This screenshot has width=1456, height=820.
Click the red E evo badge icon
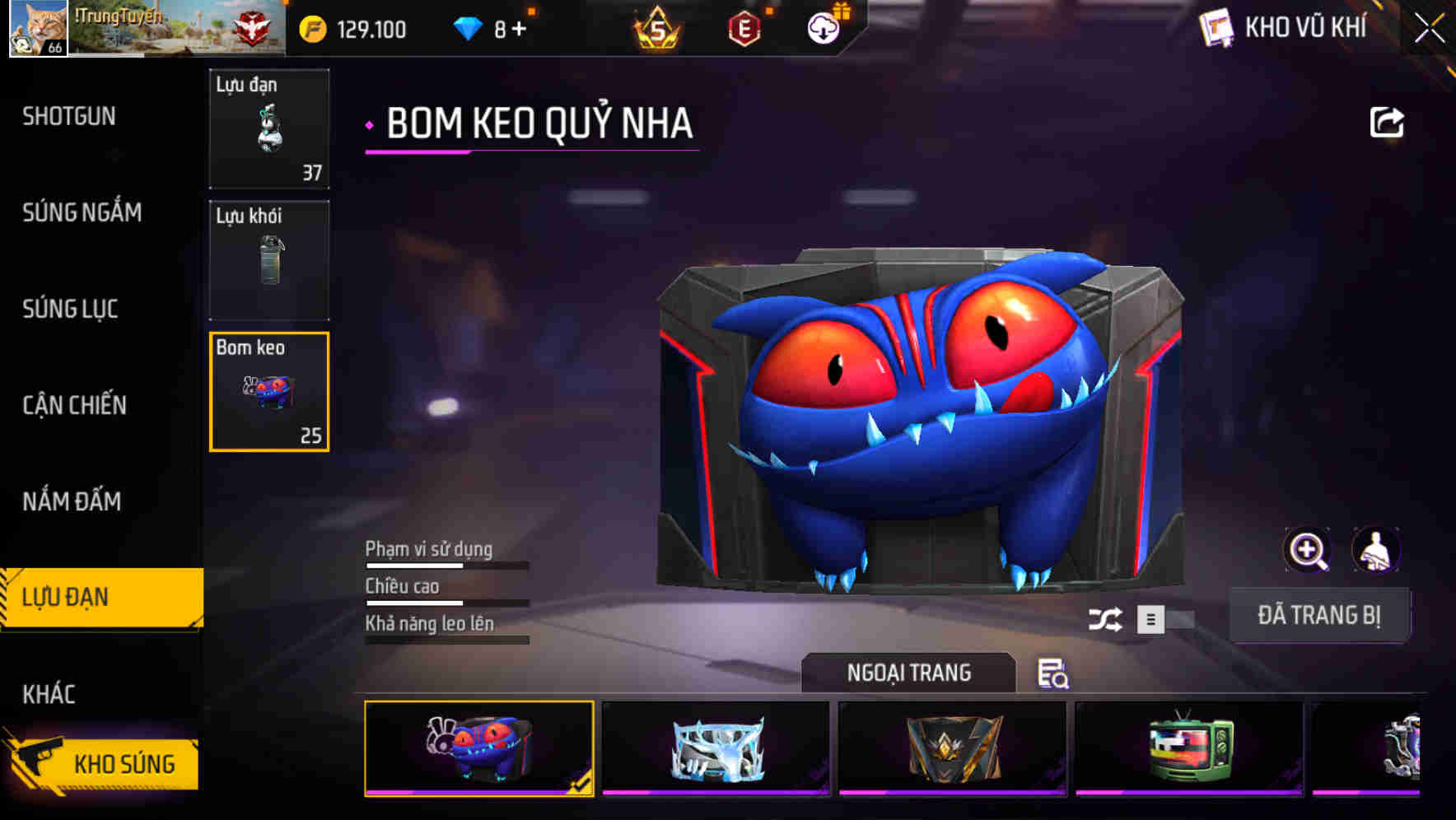tap(742, 27)
